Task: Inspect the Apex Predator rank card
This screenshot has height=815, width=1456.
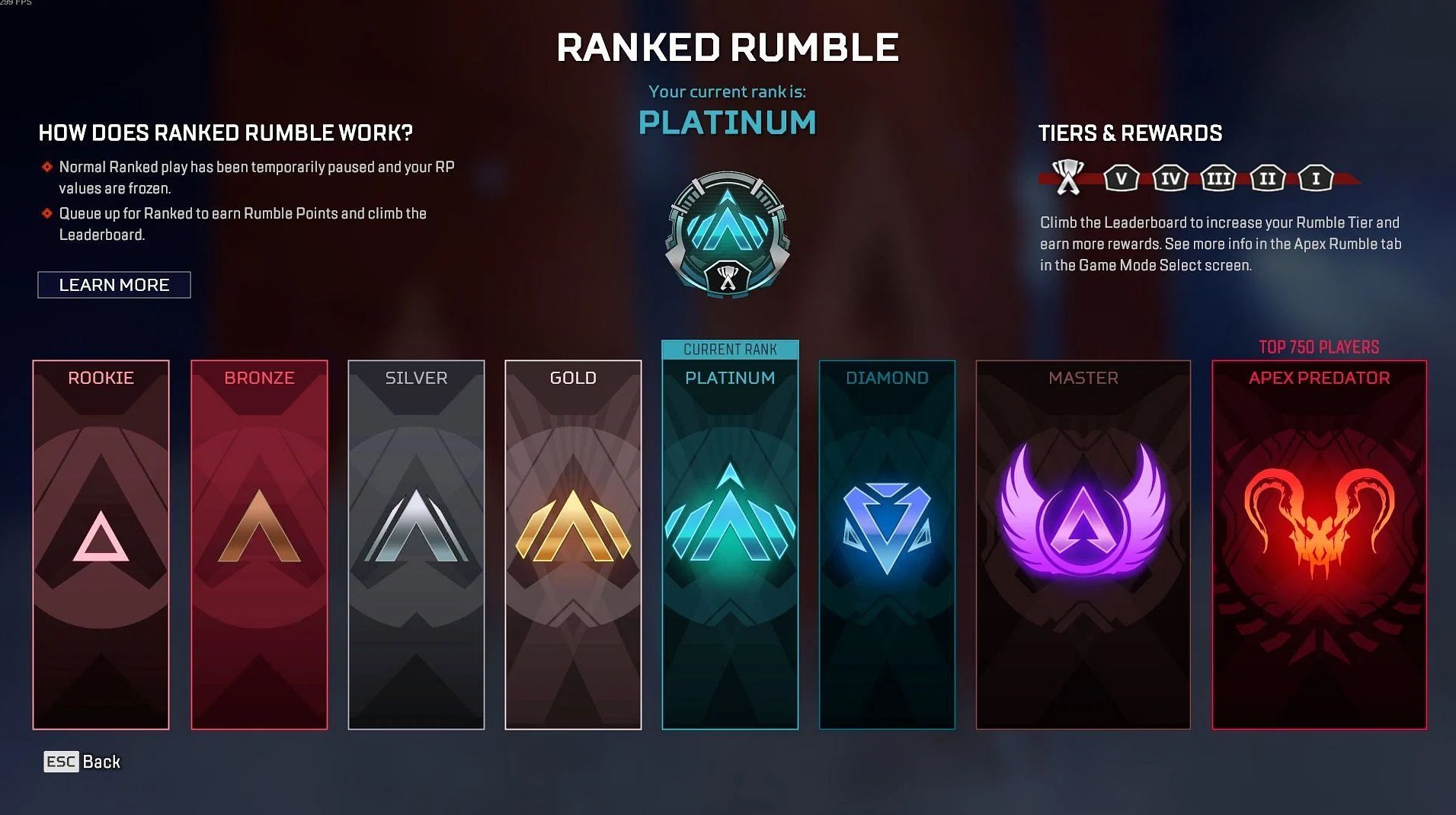Action: 1319,544
